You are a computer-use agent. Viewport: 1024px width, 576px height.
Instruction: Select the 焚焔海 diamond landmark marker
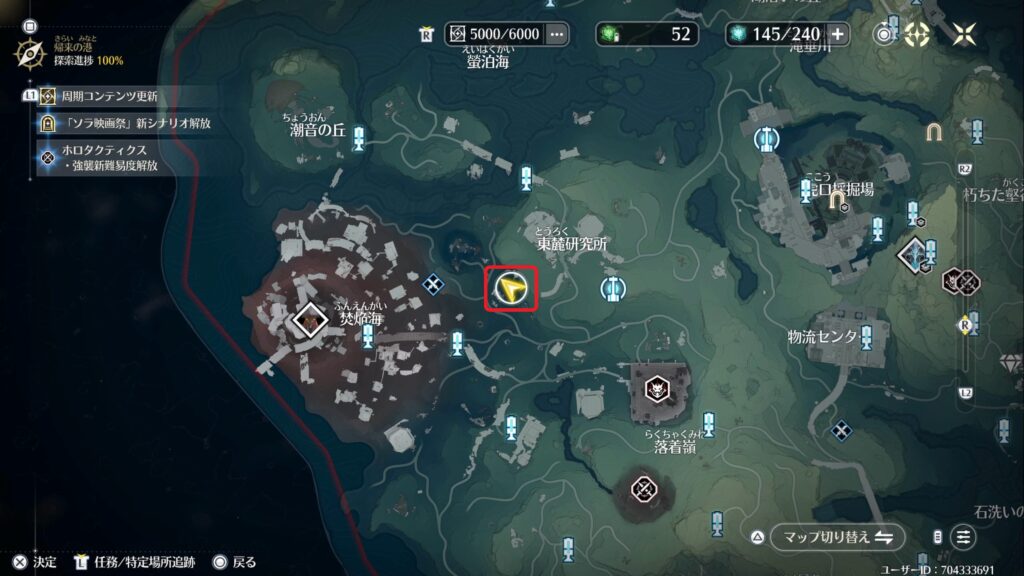[x=311, y=320]
